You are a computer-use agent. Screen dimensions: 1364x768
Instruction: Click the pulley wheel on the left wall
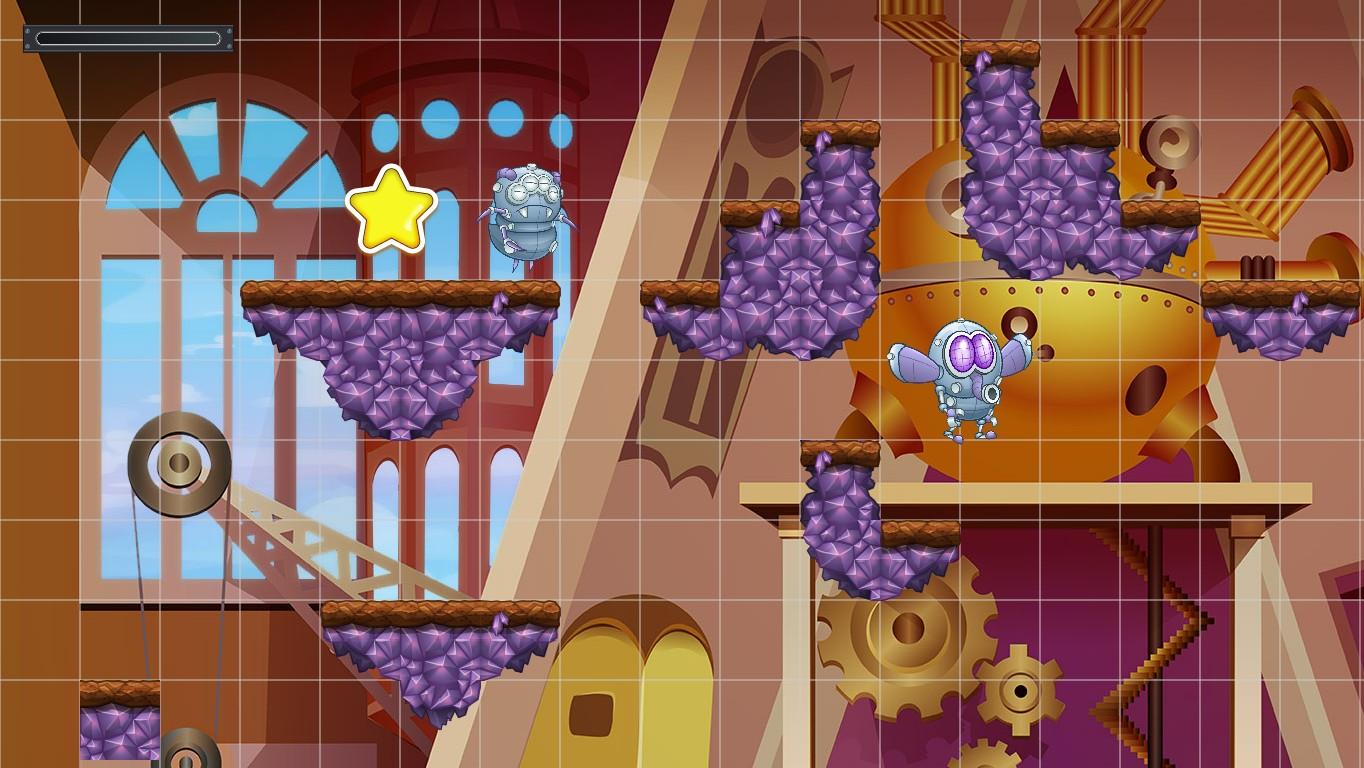tap(178, 462)
